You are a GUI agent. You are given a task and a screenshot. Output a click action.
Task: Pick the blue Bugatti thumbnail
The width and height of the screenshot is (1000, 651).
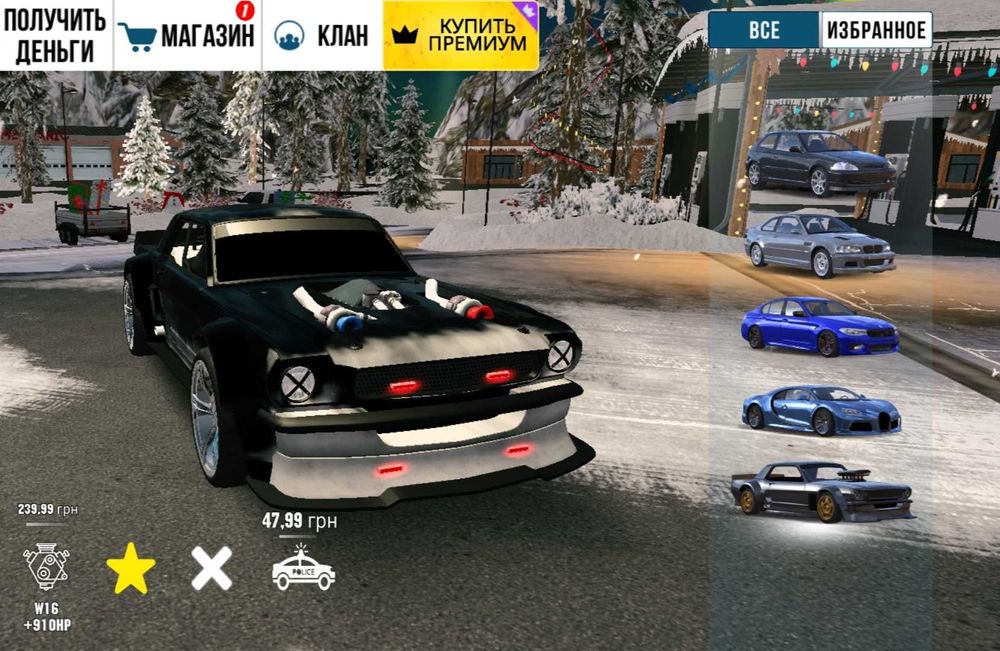point(820,408)
